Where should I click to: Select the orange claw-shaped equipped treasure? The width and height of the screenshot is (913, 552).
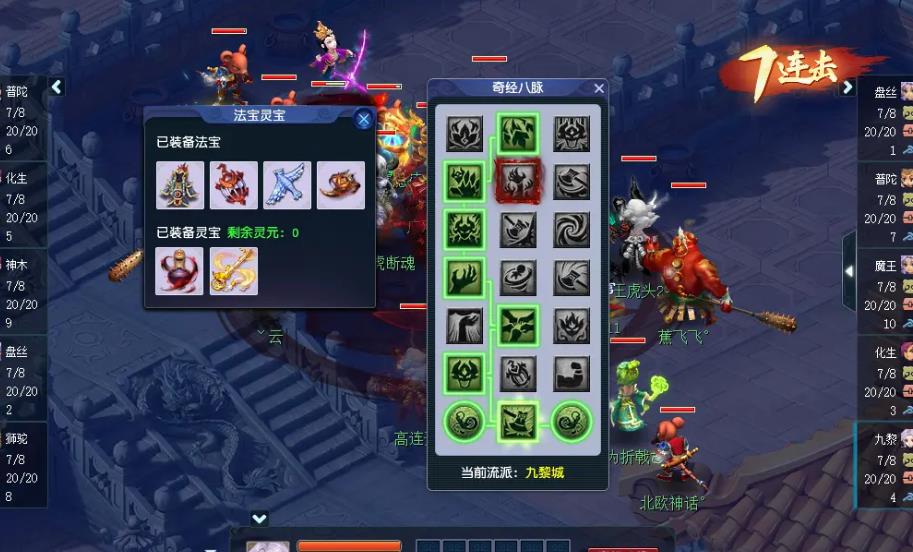pos(341,185)
